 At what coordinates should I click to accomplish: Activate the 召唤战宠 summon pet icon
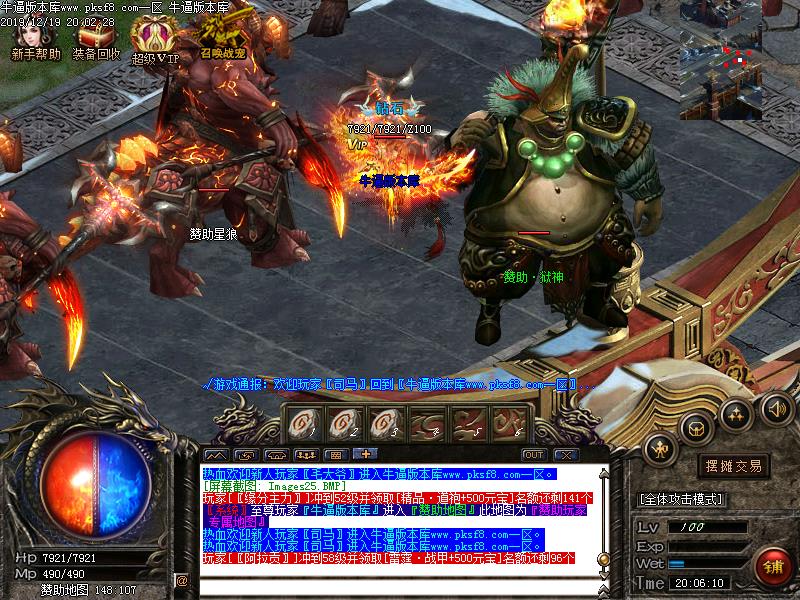pos(221,38)
